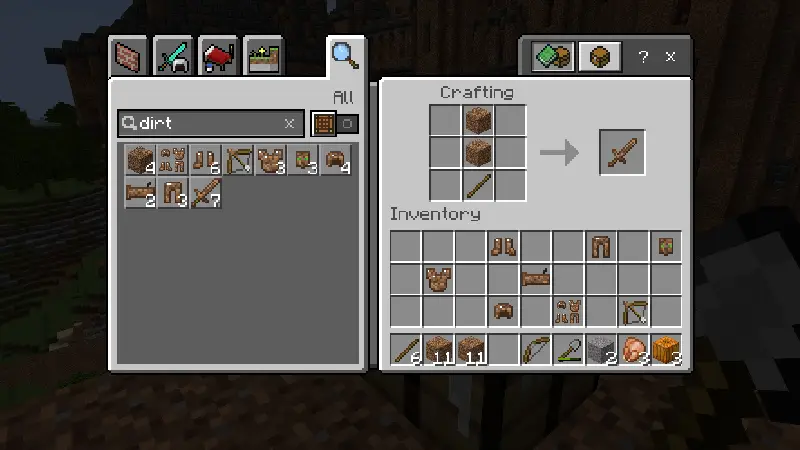The height and width of the screenshot is (450, 800).
Task: Switch to the grass block nature tab
Action: pyautogui.click(x=262, y=56)
